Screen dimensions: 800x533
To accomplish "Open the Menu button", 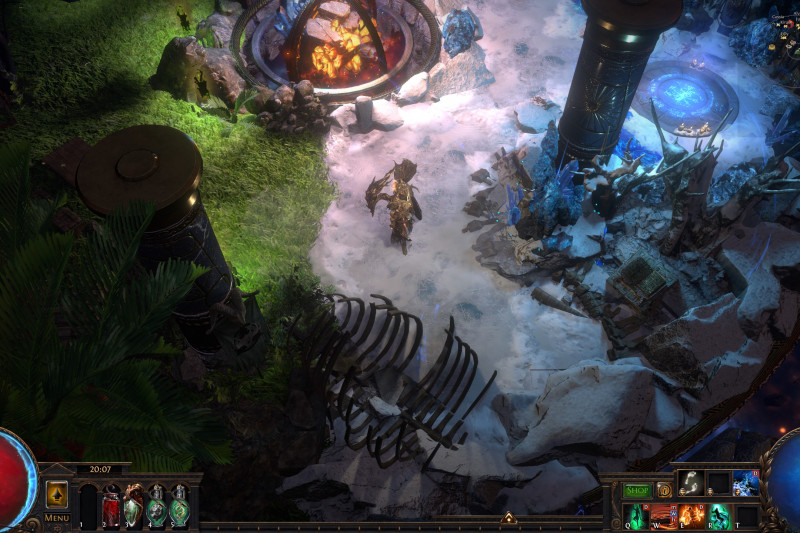I will [57, 518].
